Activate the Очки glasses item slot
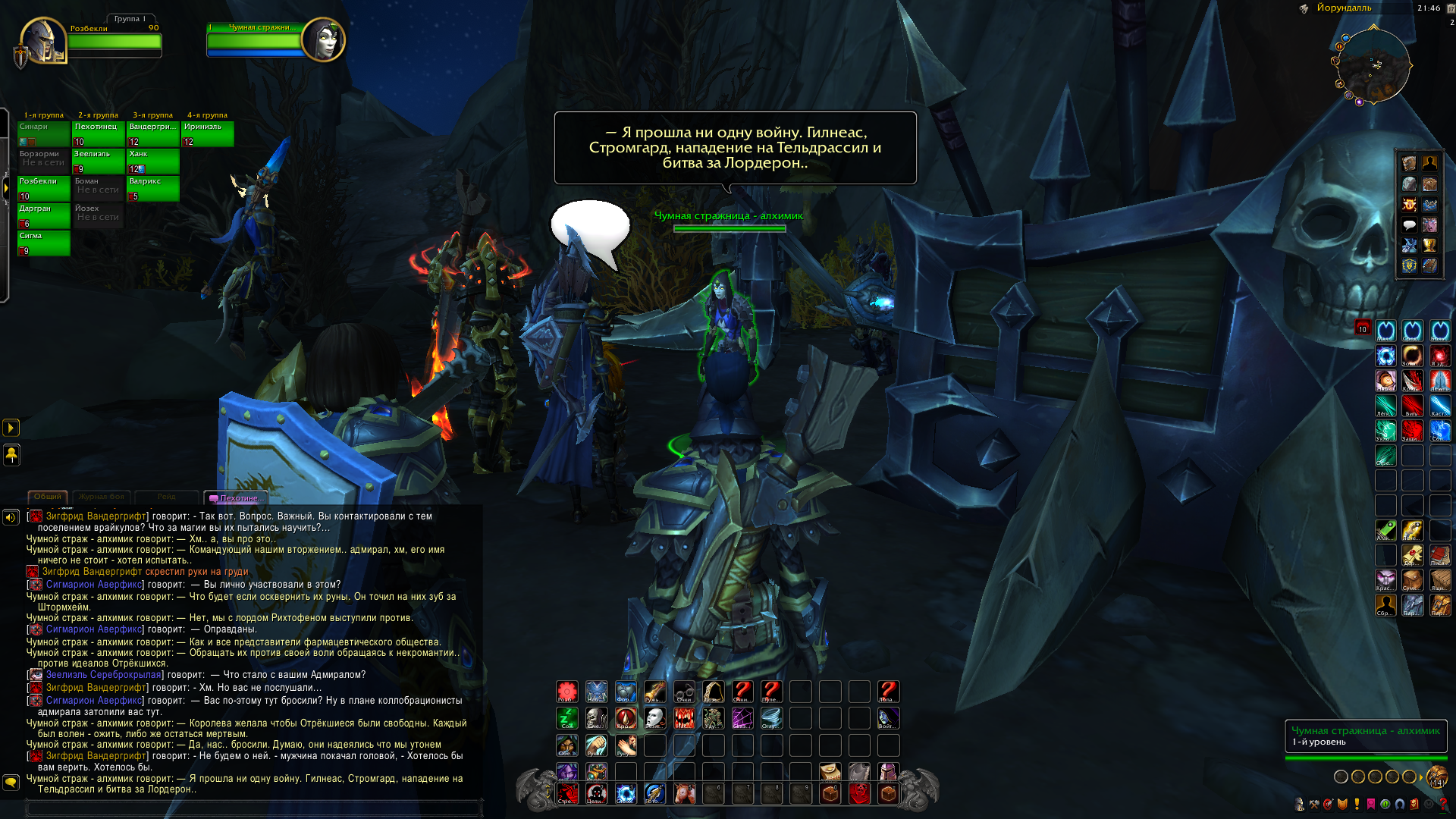 [684, 692]
